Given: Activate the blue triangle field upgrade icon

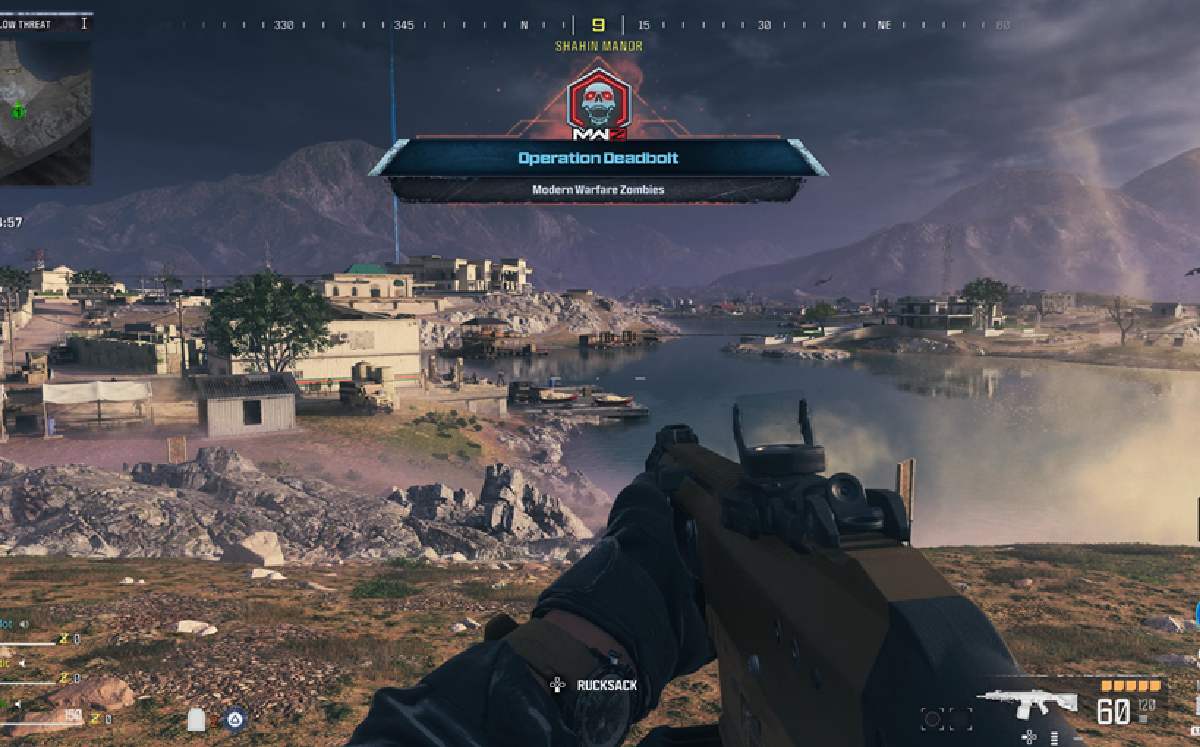Looking at the screenshot, I should coord(234,717).
